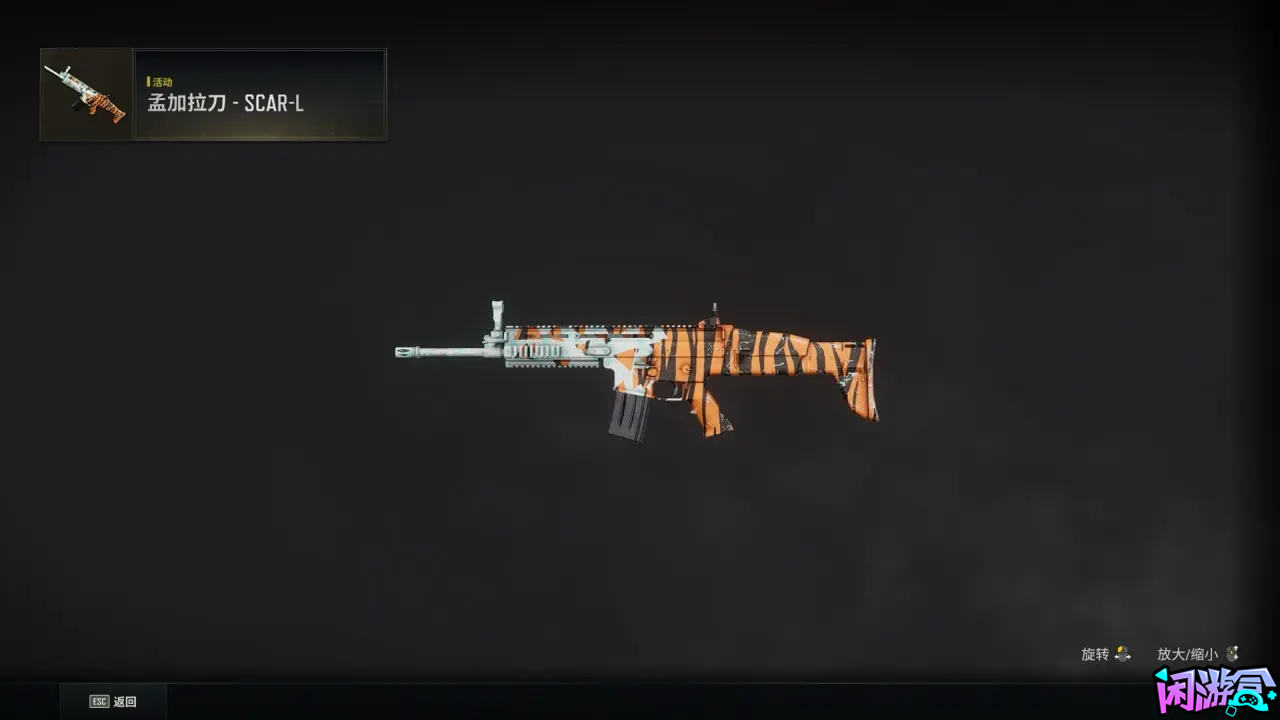Click the 返回 back button
The height and width of the screenshot is (720, 1280).
[113, 701]
